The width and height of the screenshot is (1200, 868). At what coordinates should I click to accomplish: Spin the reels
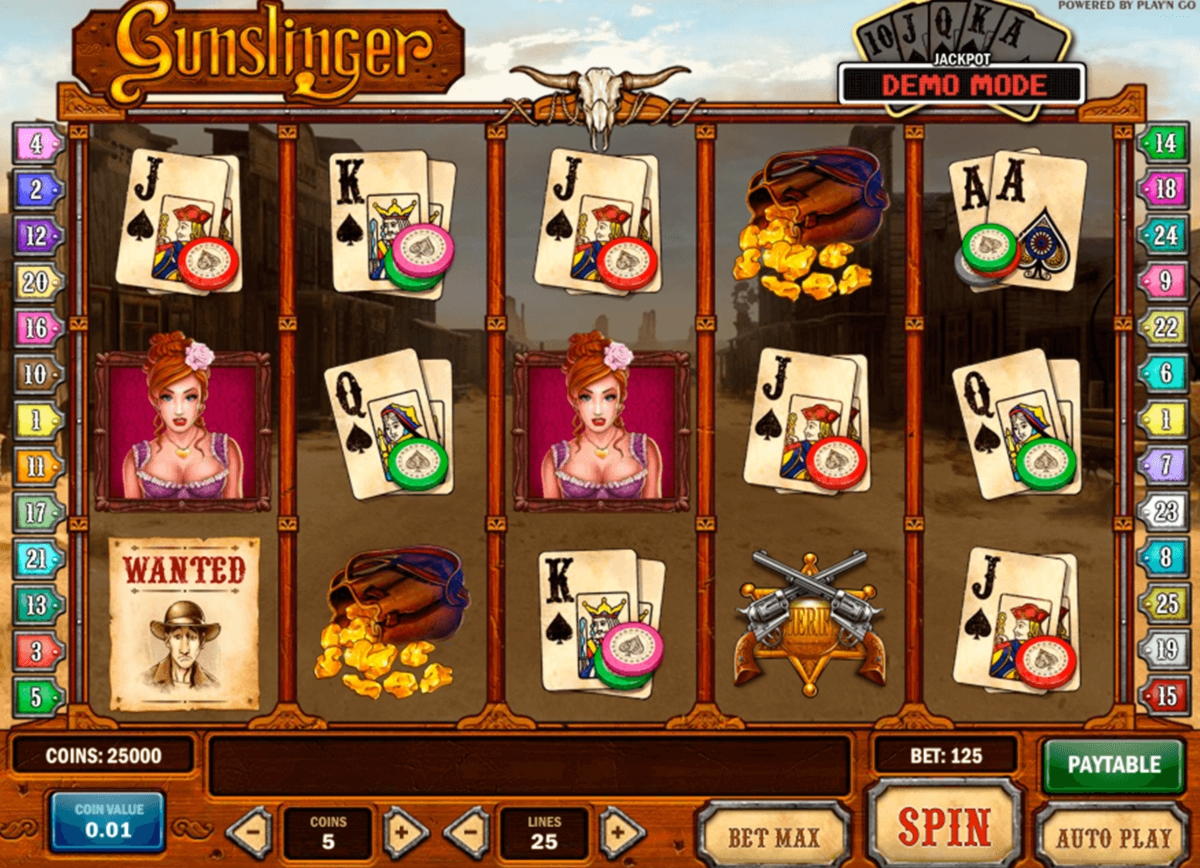click(x=943, y=826)
